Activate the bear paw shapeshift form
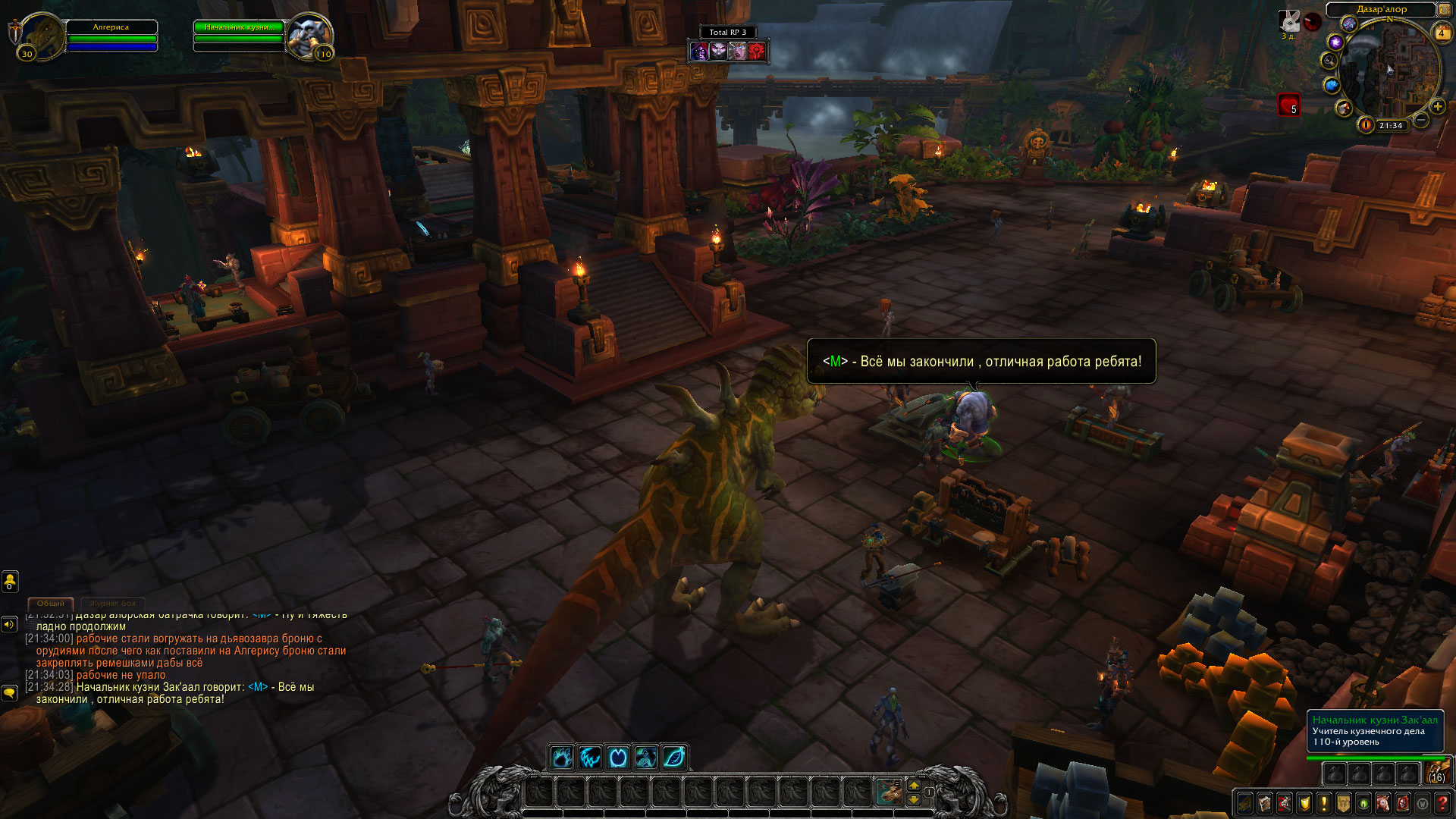Image resolution: width=1456 pixels, height=819 pixels. pos(562,757)
